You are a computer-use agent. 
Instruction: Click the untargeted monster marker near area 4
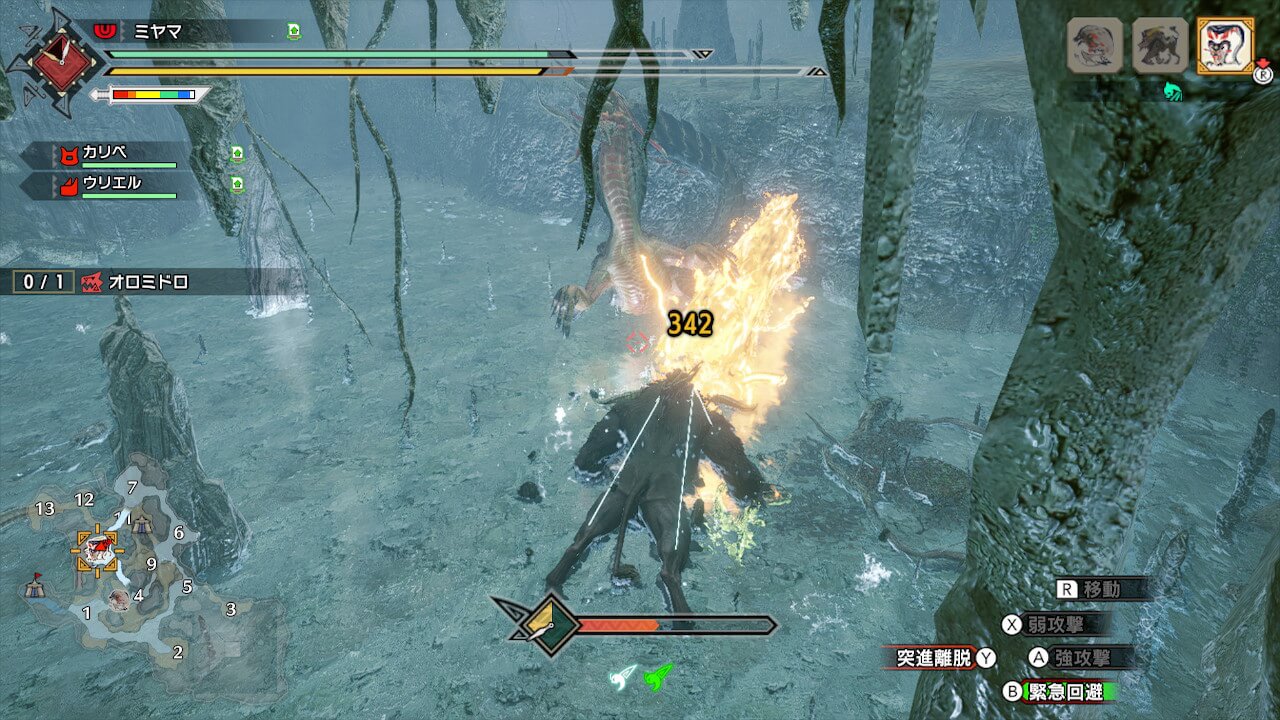pos(119,599)
